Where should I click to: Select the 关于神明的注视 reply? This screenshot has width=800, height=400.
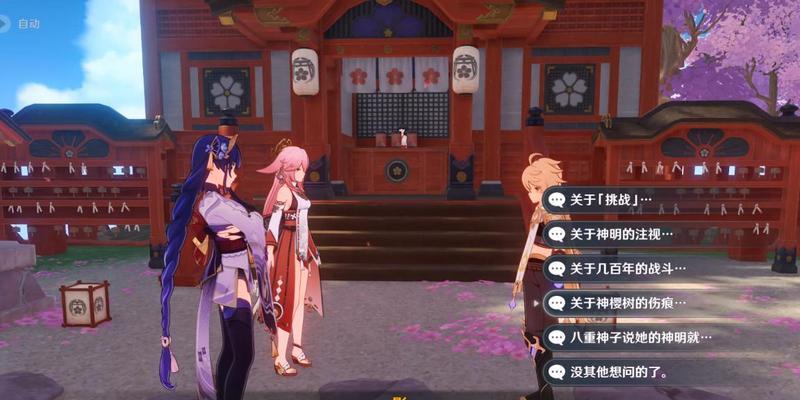click(x=620, y=234)
